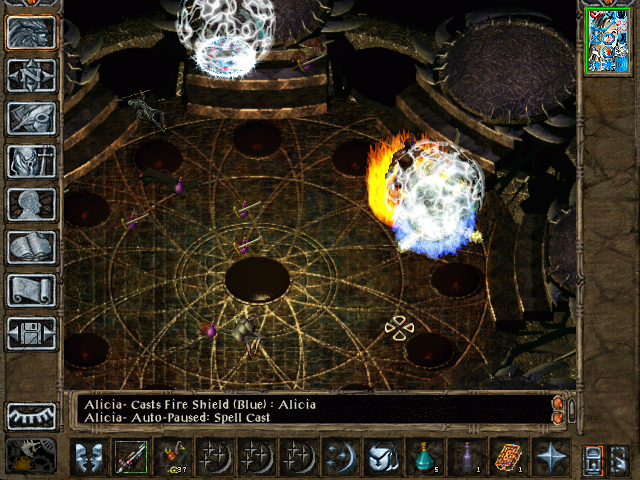Select the highlighted weapon quick slot
Viewport: 640px width, 480px height.
130,457
